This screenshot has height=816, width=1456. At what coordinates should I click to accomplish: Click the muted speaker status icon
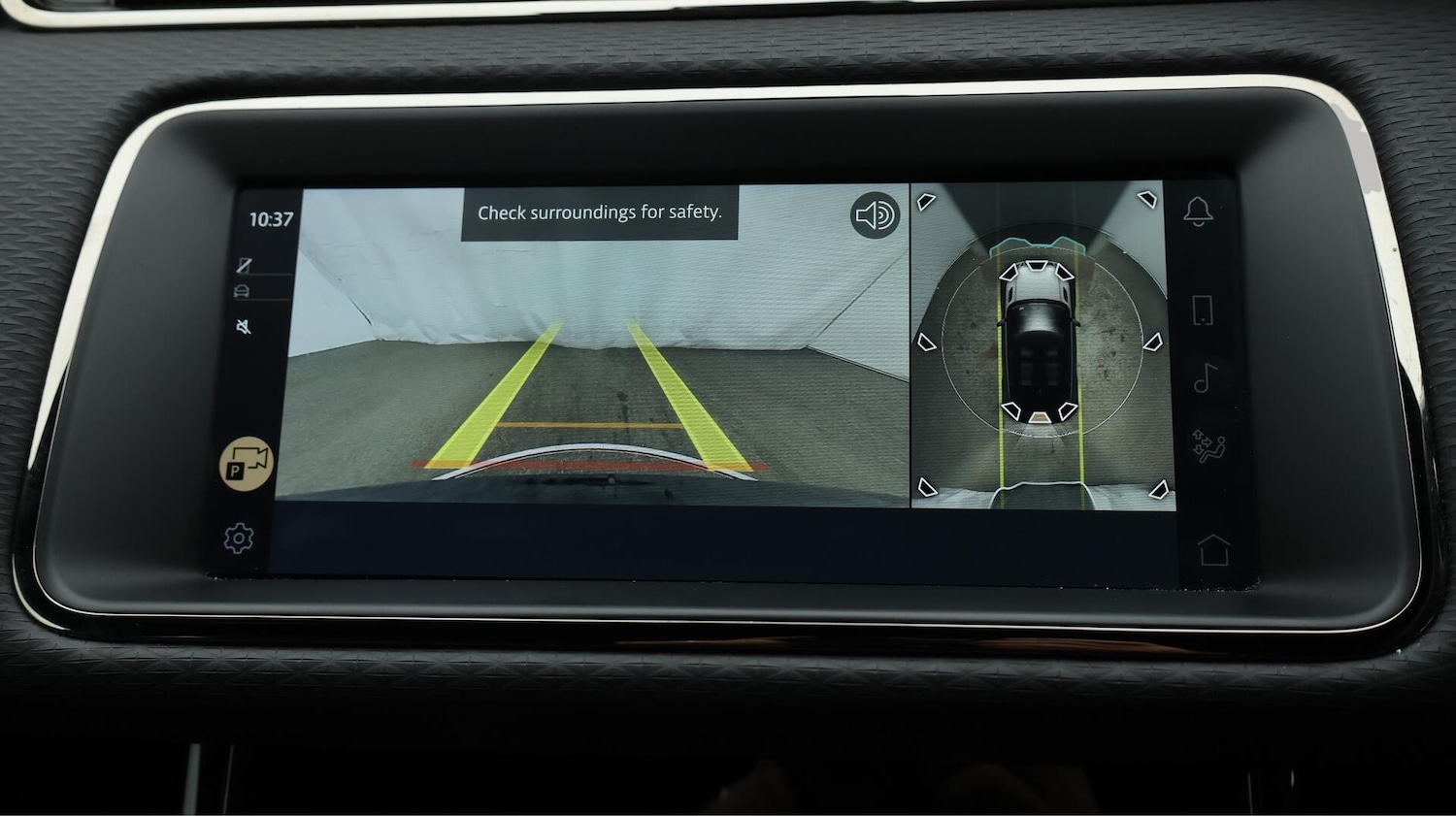point(244,327)
